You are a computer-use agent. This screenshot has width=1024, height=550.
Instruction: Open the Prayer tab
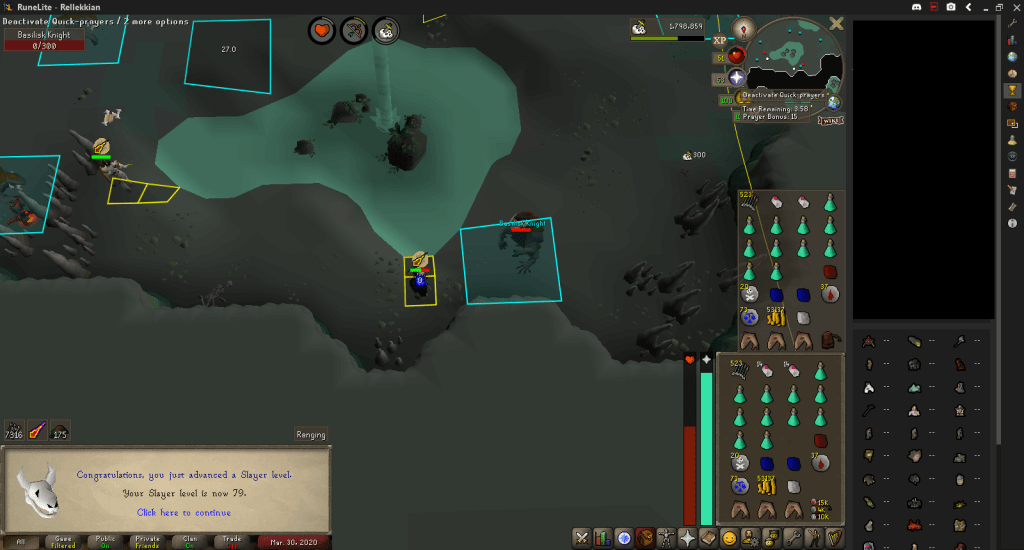690,538
